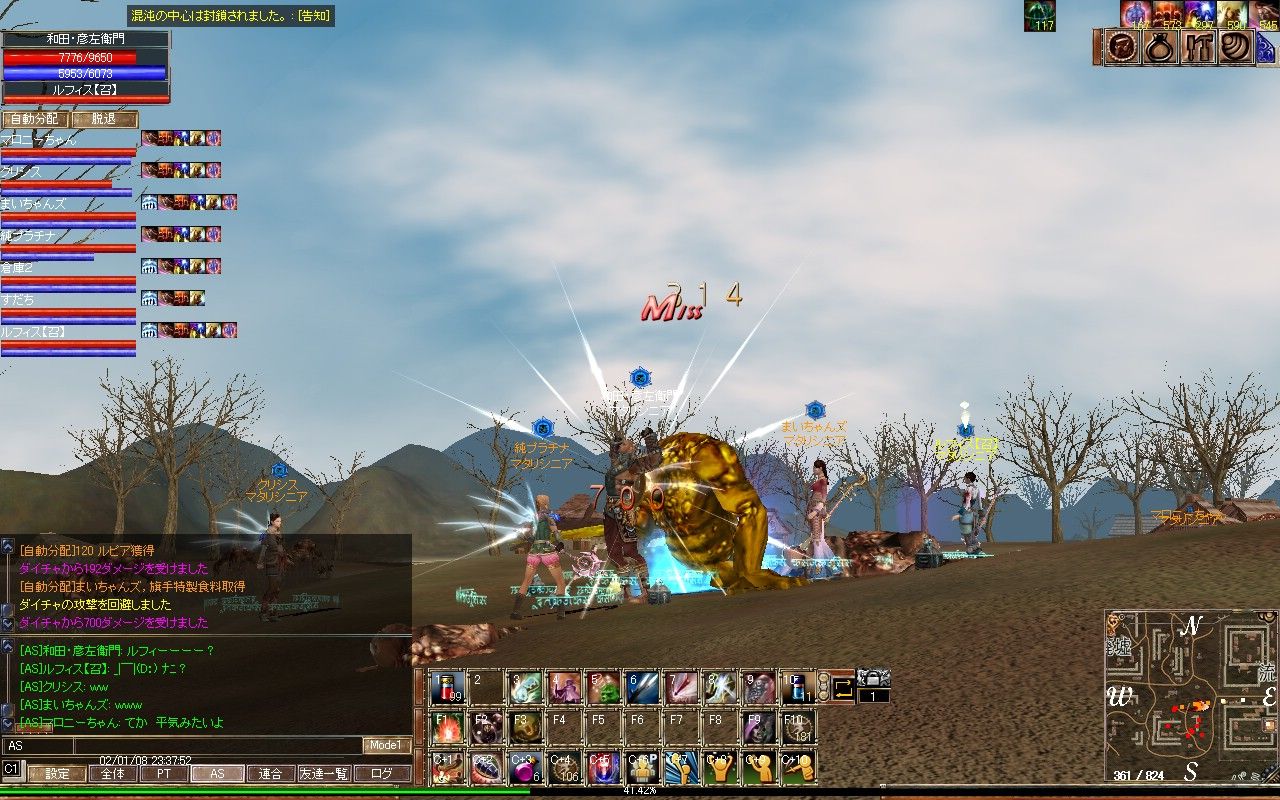Activate the F1 fire skill
1280x800 pixels.
click(446, 727)
